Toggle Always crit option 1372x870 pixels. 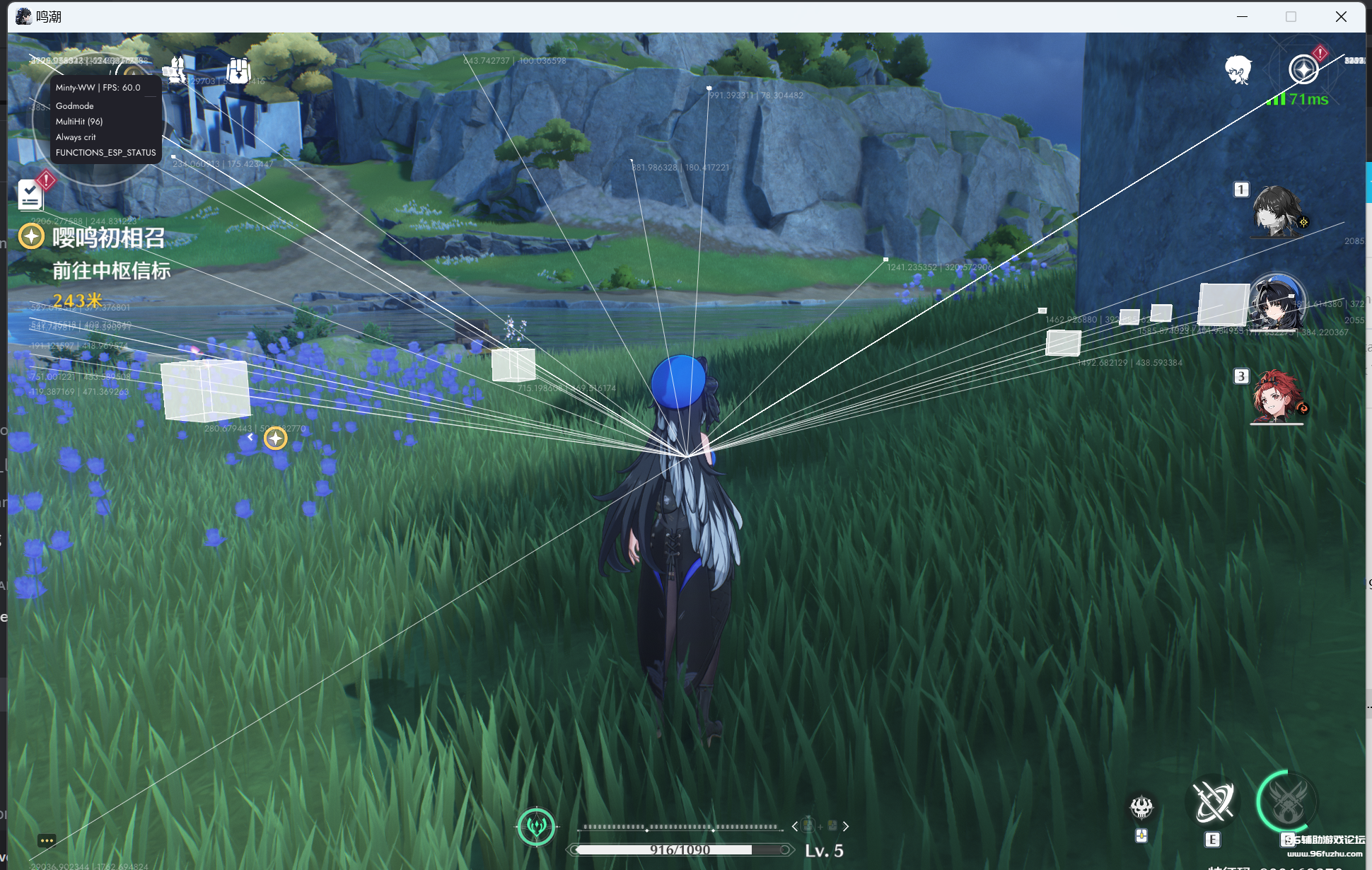[76, 137]
